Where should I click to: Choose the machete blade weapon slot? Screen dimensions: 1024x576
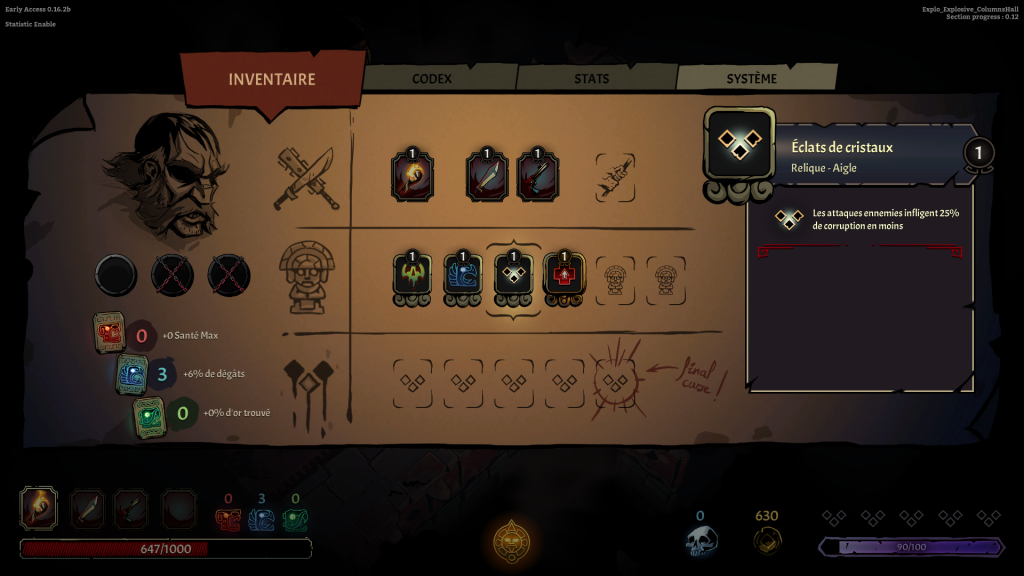pos(488,177)
